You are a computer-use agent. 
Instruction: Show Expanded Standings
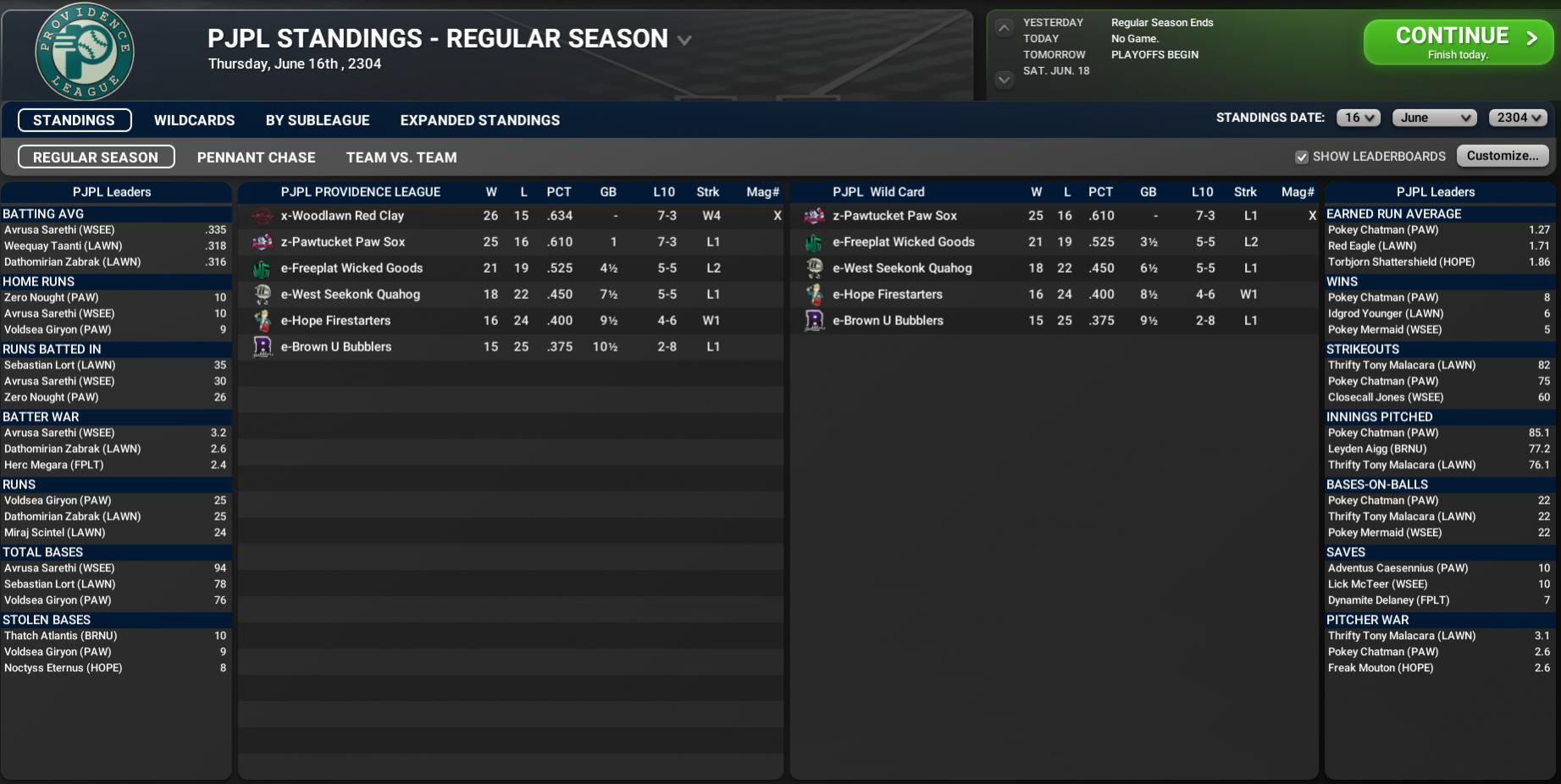click(x=479, y=120)
